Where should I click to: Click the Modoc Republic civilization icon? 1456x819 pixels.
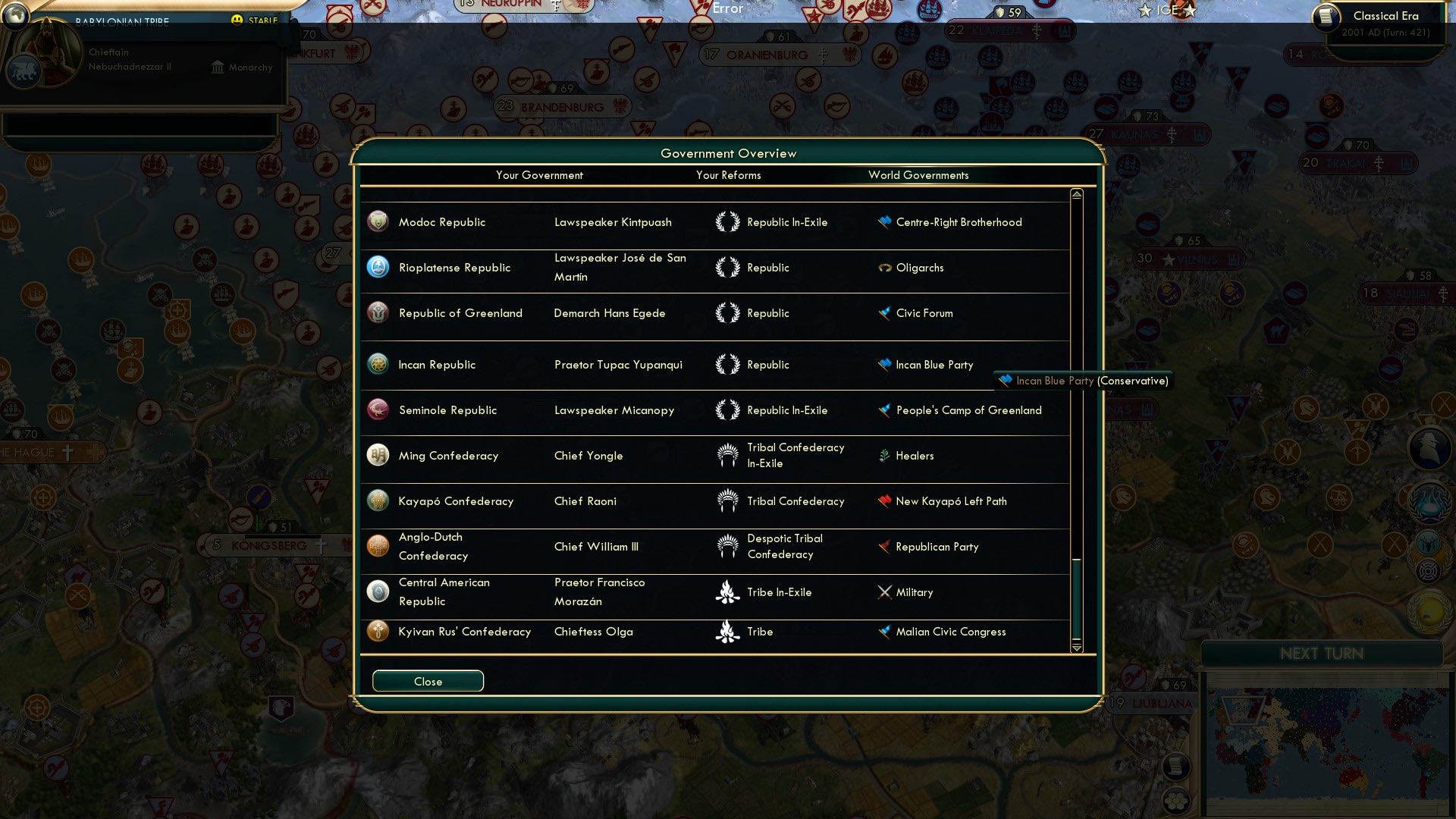(377, 221)
